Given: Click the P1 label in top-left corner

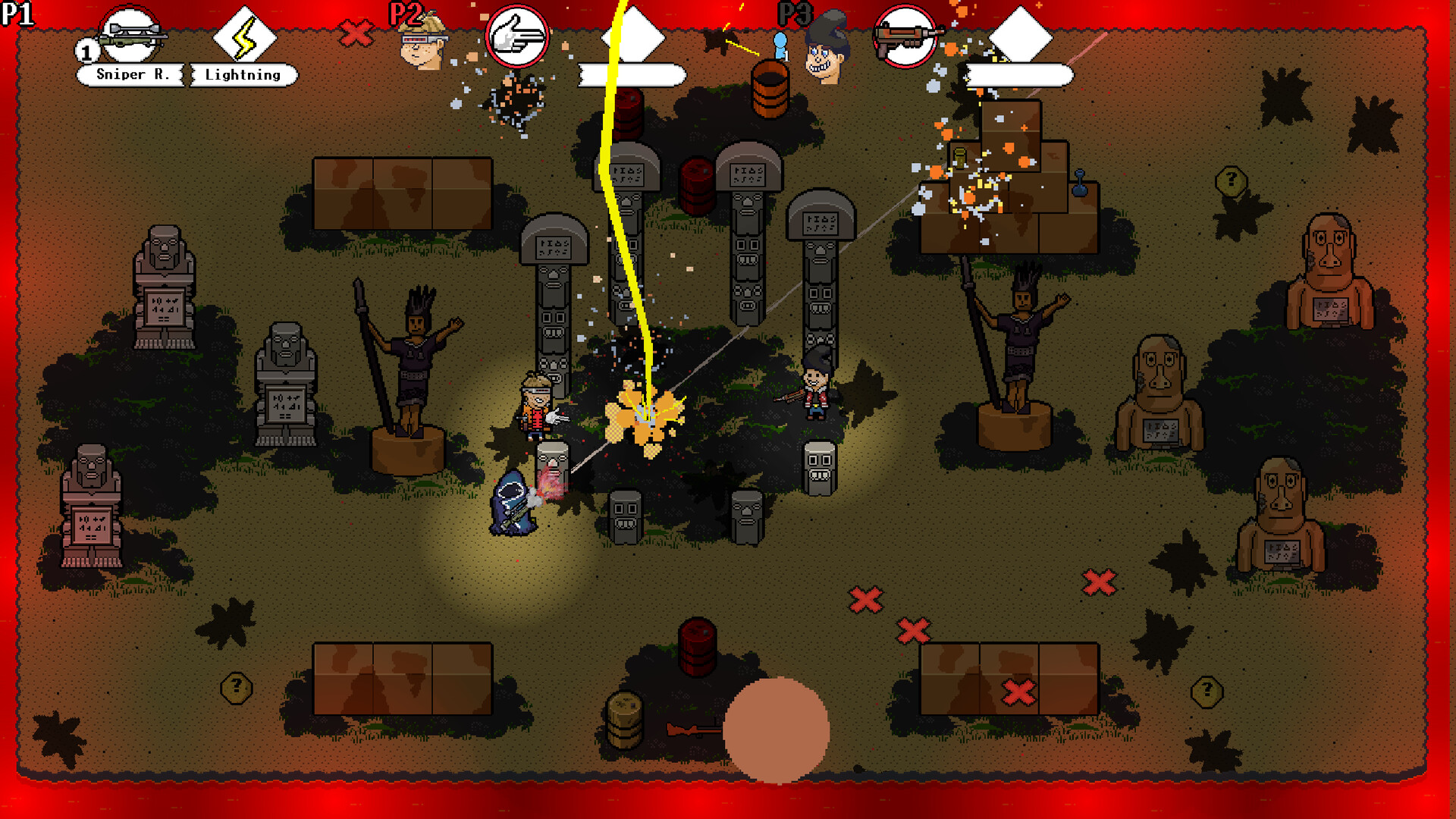Looking at the screenshot, I should coord(19,13).
